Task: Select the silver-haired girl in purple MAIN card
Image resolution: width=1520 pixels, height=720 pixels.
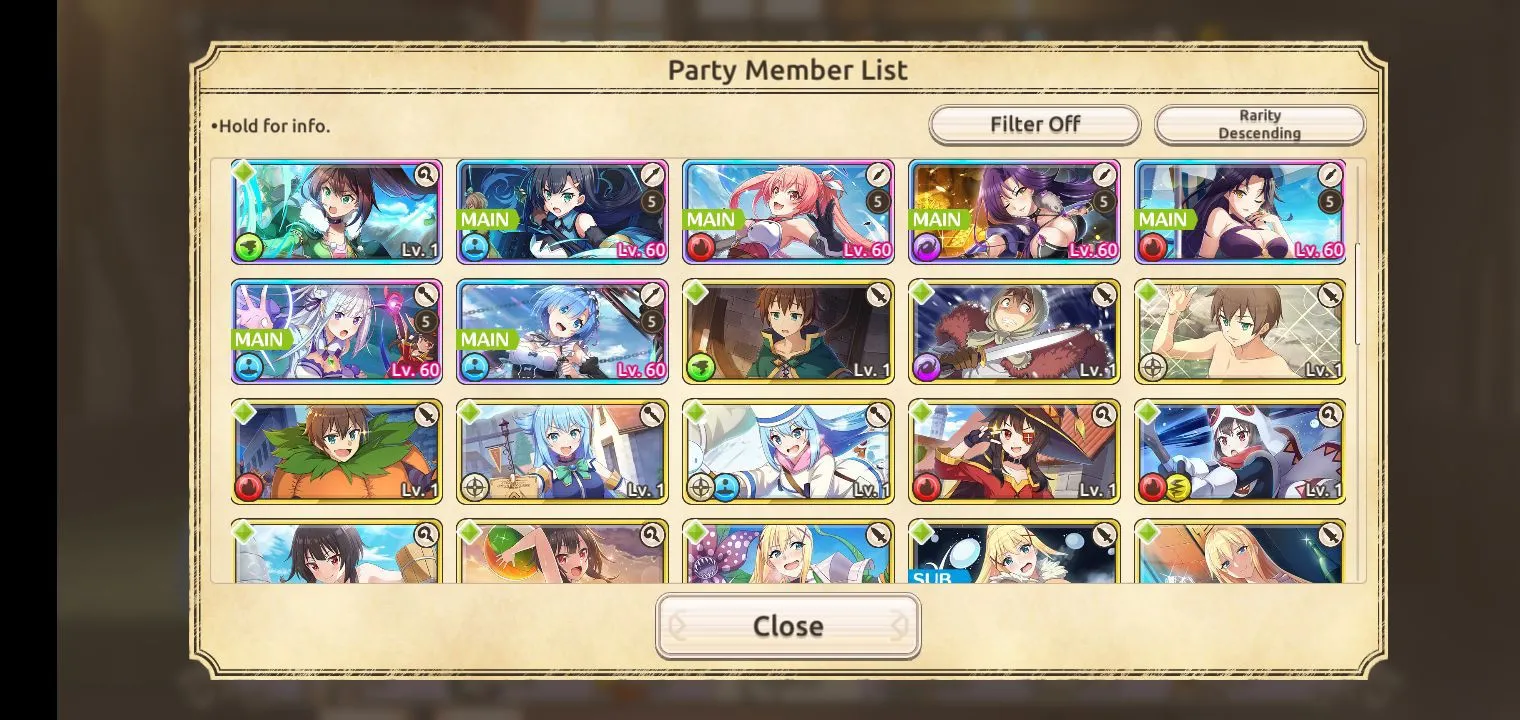Action: tap(336, 331)
